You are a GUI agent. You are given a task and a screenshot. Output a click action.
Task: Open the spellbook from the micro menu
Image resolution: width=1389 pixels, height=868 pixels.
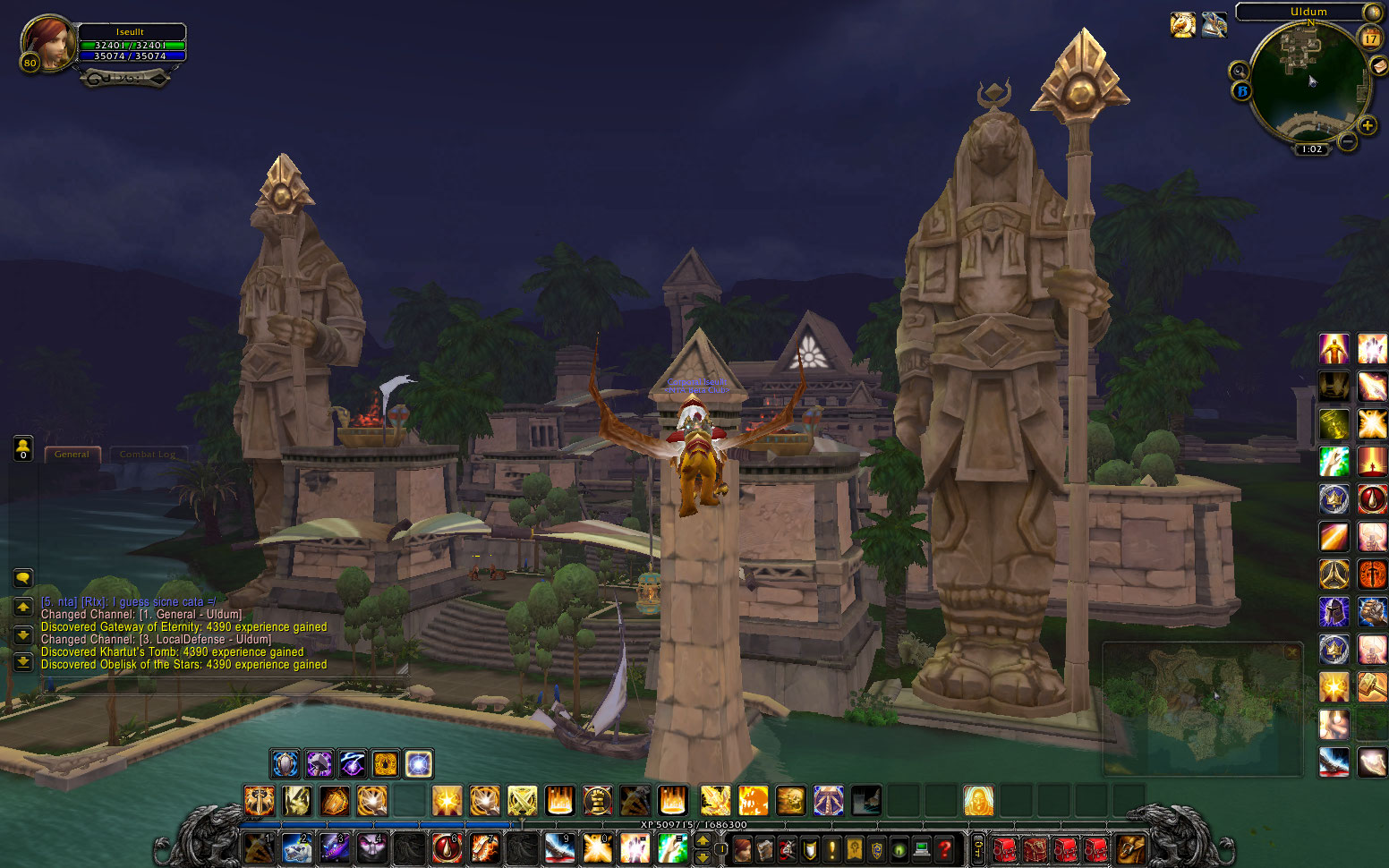(765, 848)
